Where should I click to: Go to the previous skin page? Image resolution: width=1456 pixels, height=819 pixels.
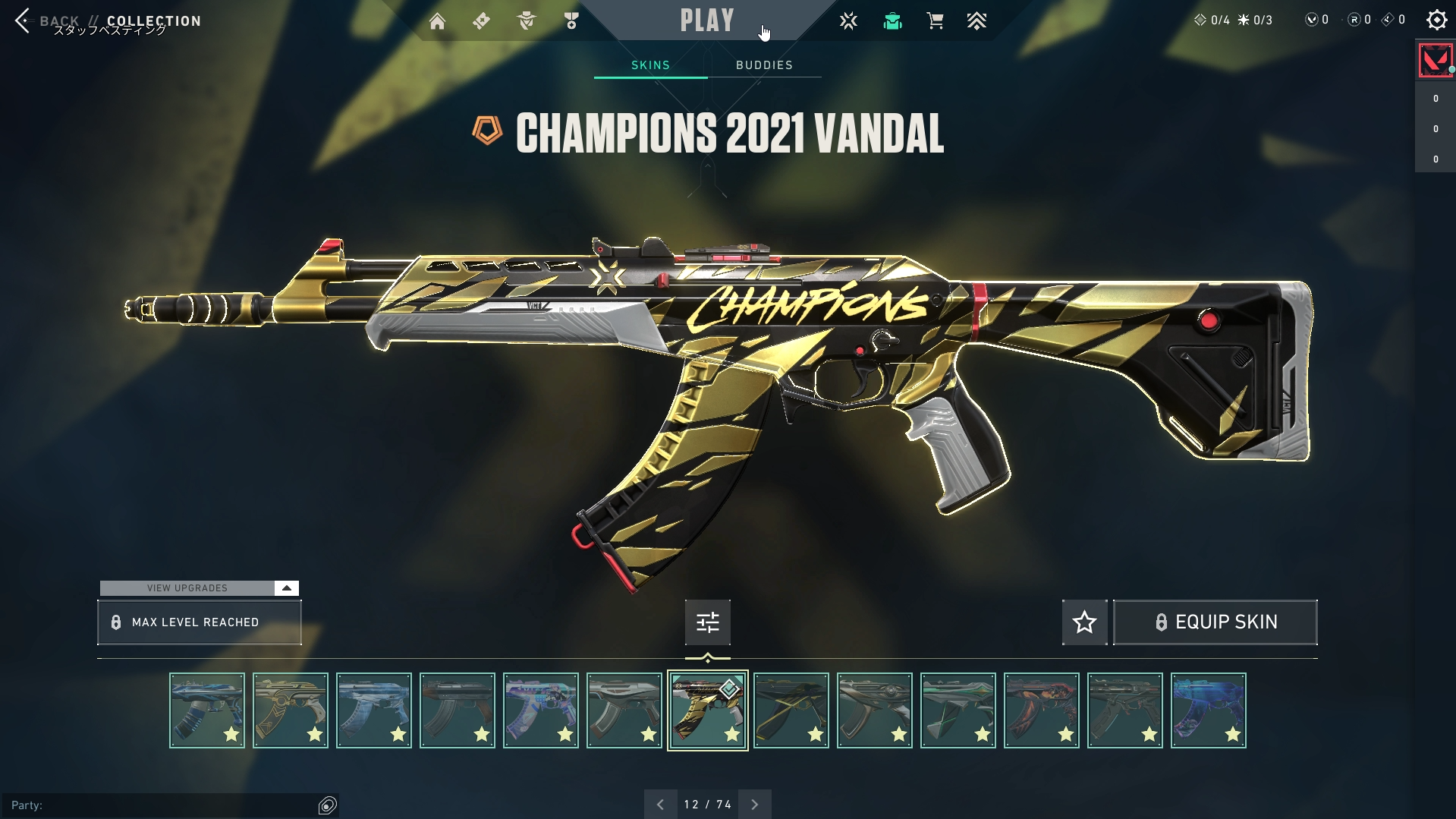click(660, 805)
